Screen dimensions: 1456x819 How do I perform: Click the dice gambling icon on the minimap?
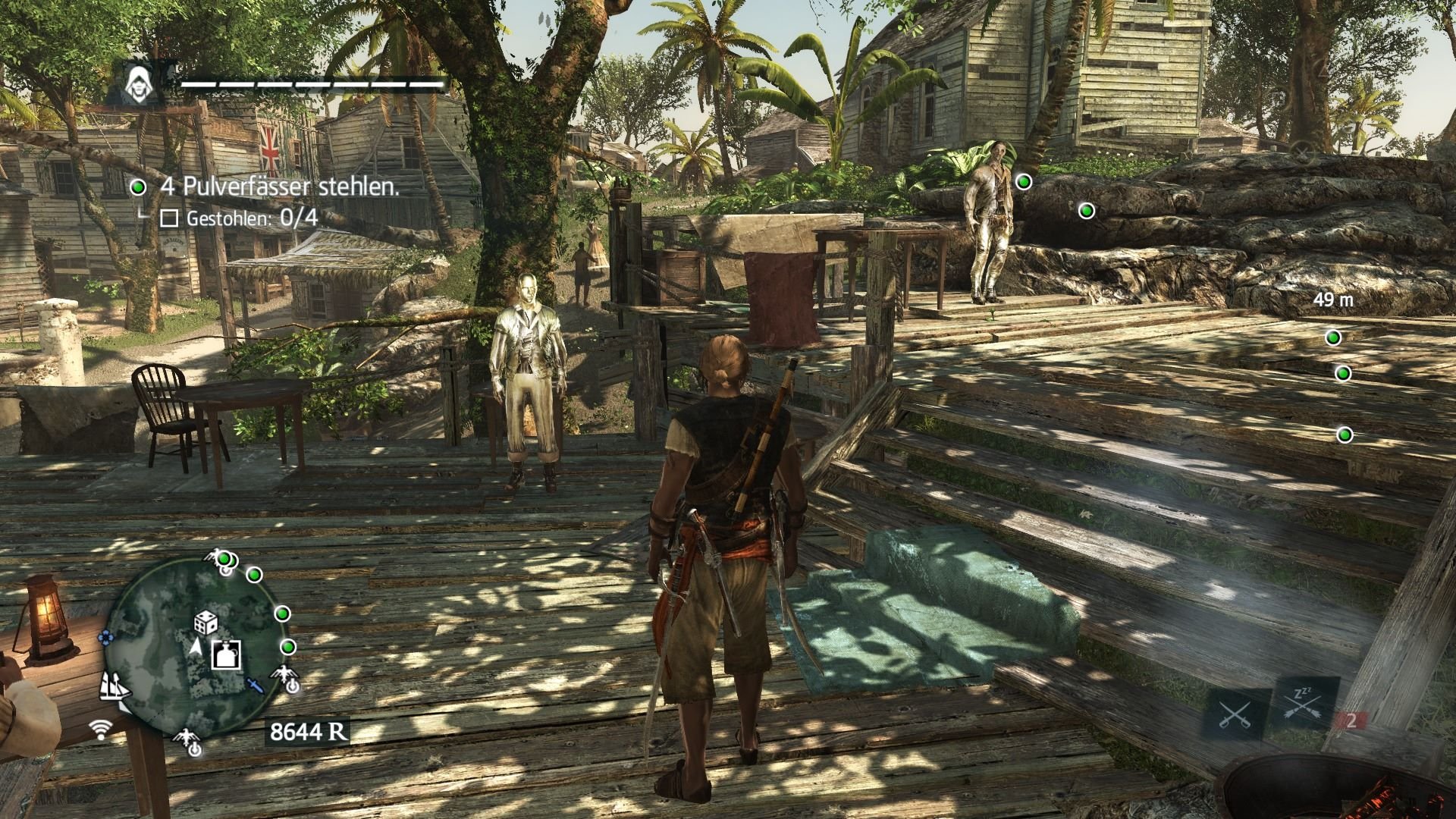(206, 623)
